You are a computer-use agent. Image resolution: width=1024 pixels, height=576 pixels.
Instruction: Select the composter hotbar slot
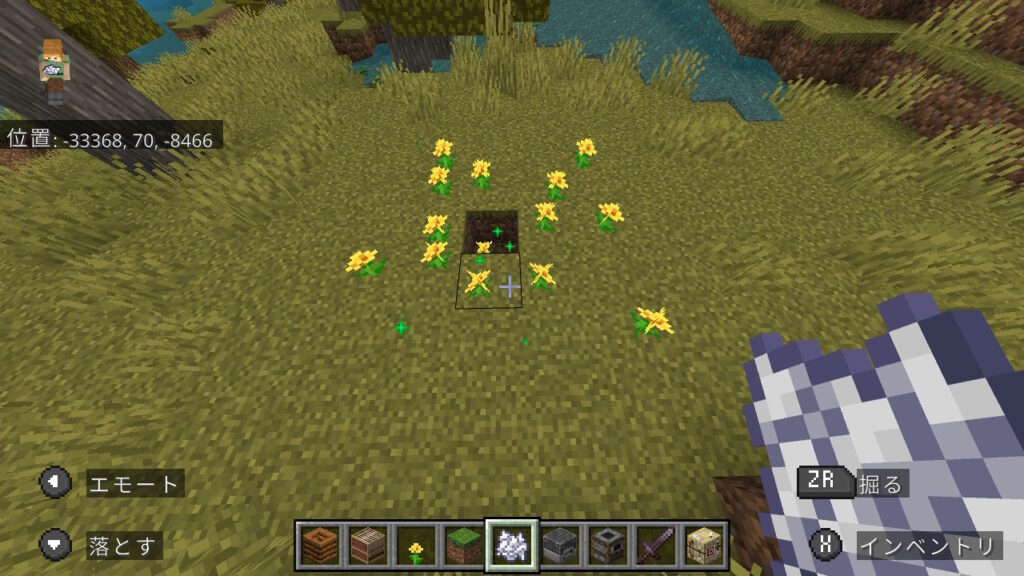(x=320, y=546)
